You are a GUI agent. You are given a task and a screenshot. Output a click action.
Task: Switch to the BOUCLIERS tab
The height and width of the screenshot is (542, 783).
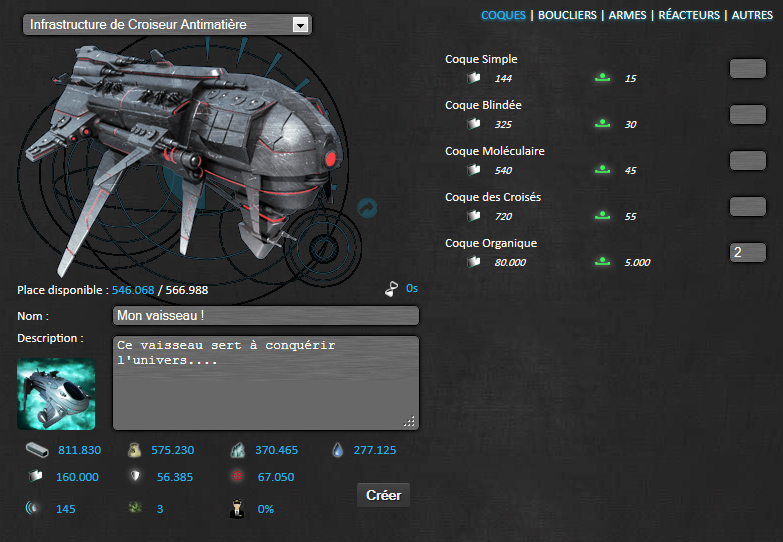pyautogui.click(x=567, y=16)
